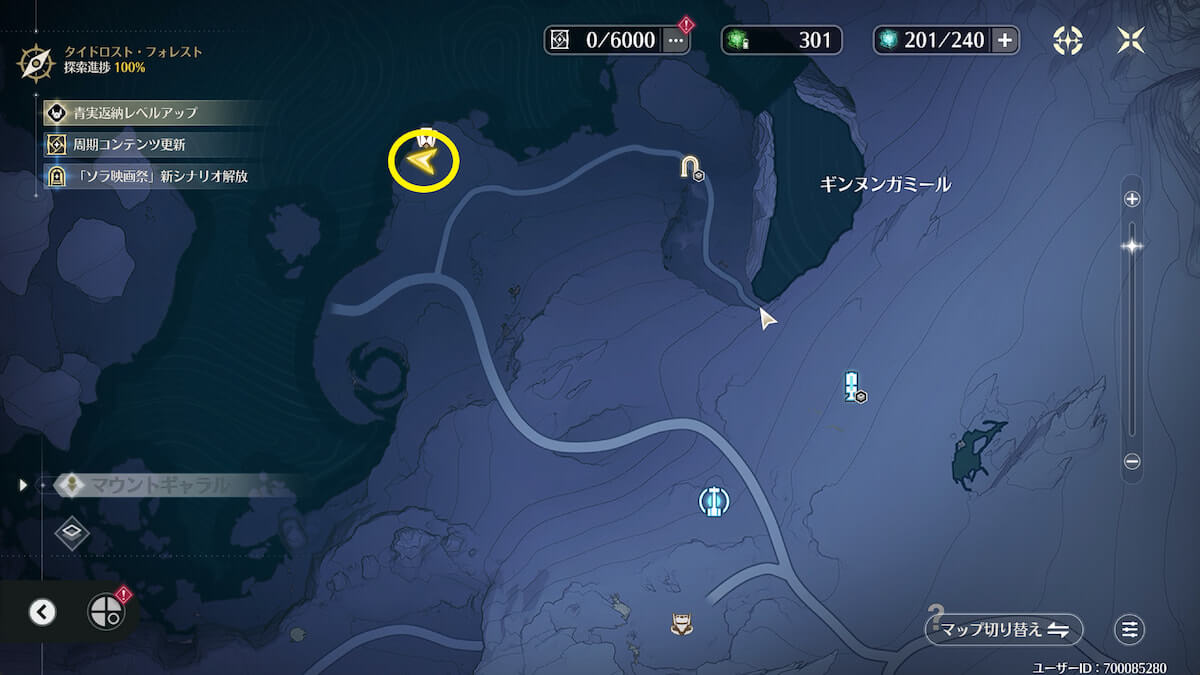
Task: Open the map filter settings icon
Action: click(1129, 630)
